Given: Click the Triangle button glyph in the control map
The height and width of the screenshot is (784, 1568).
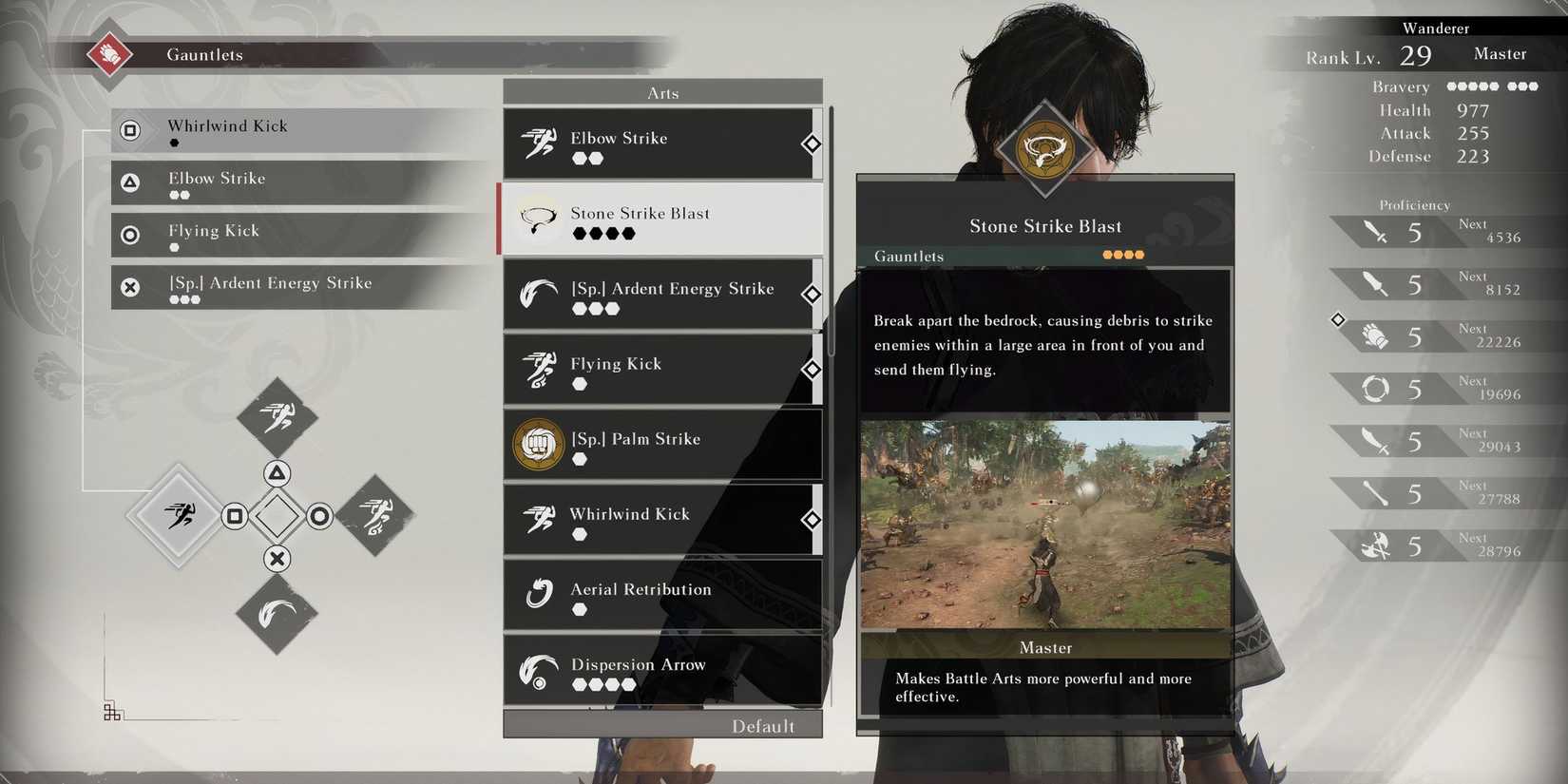Looking at the screenshot, I should pyautogui.click(x=277, y=472).
